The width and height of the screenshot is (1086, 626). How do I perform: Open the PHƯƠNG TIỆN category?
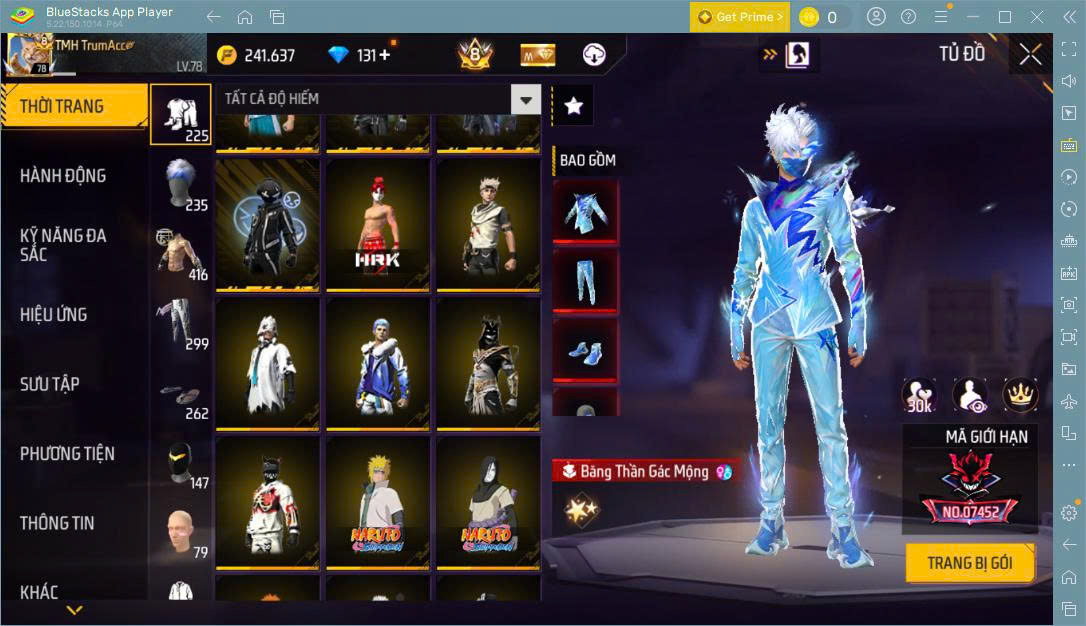(67, 454)
